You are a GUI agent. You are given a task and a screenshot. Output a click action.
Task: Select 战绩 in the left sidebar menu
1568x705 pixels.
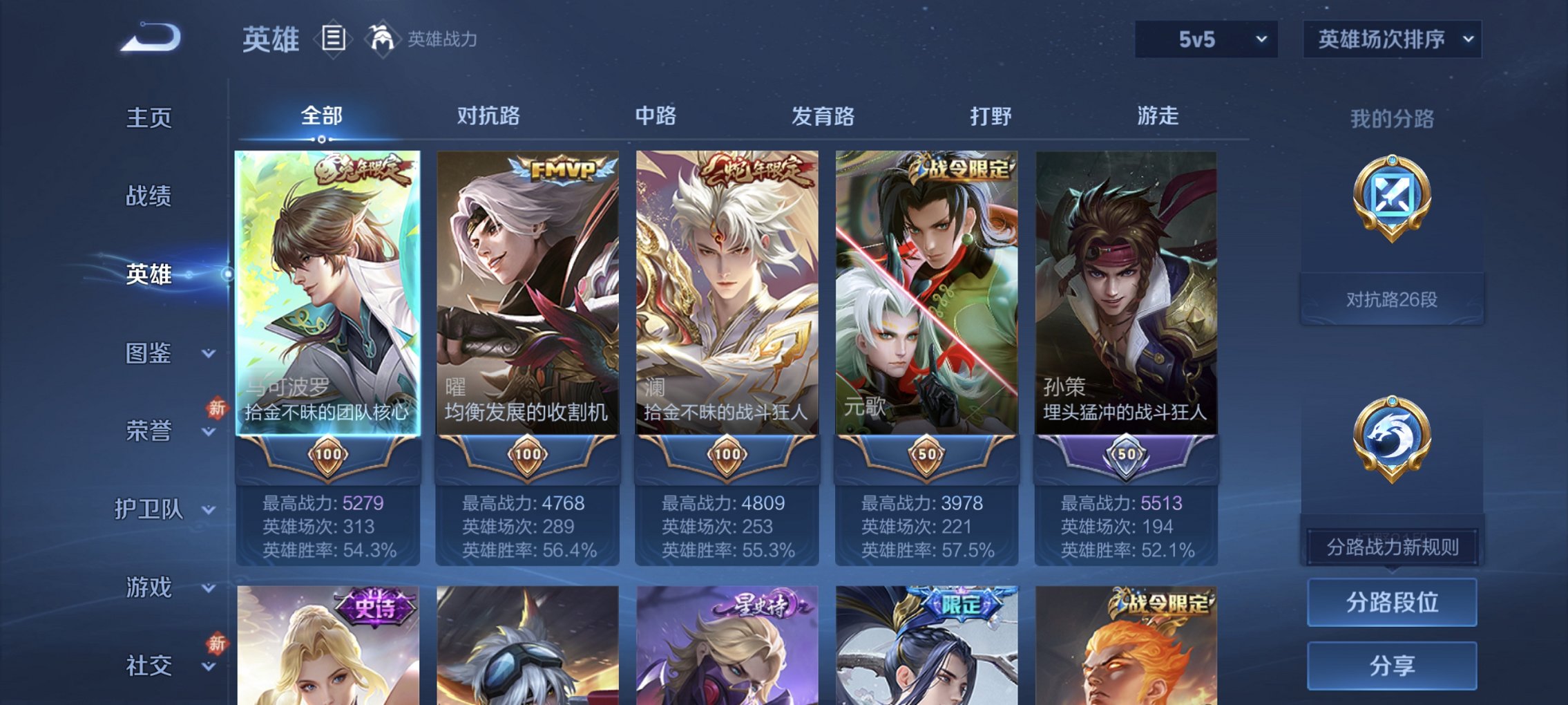[x=149, y=196]
